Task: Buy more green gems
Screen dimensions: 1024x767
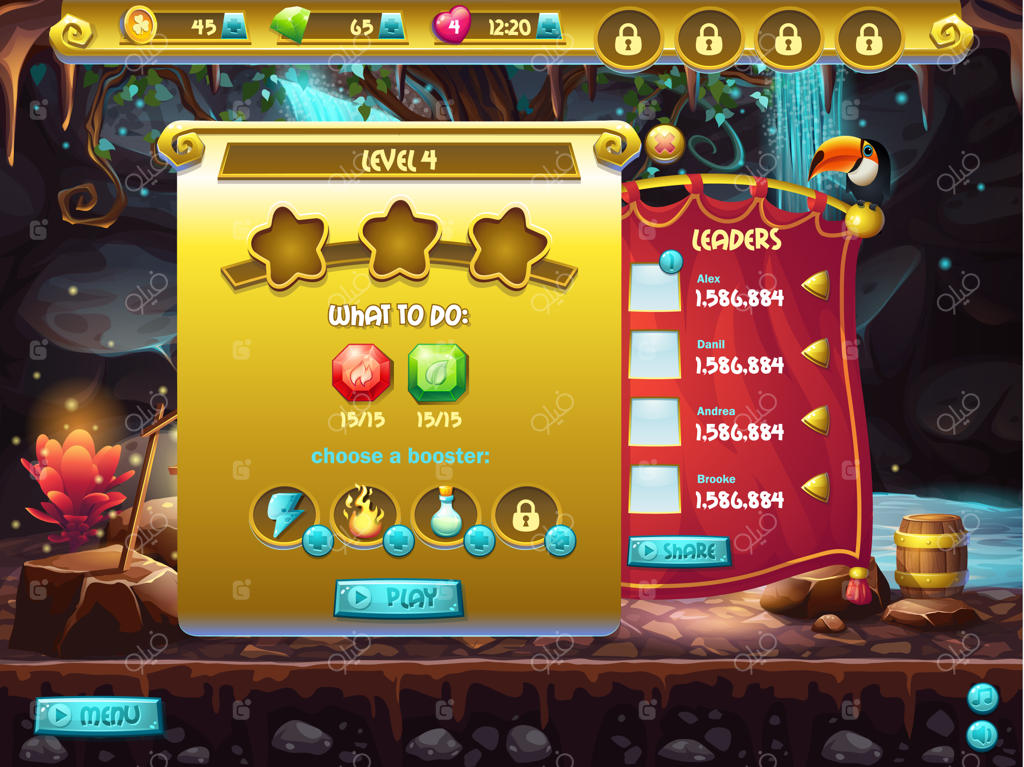Action: [x=392, y=28]
